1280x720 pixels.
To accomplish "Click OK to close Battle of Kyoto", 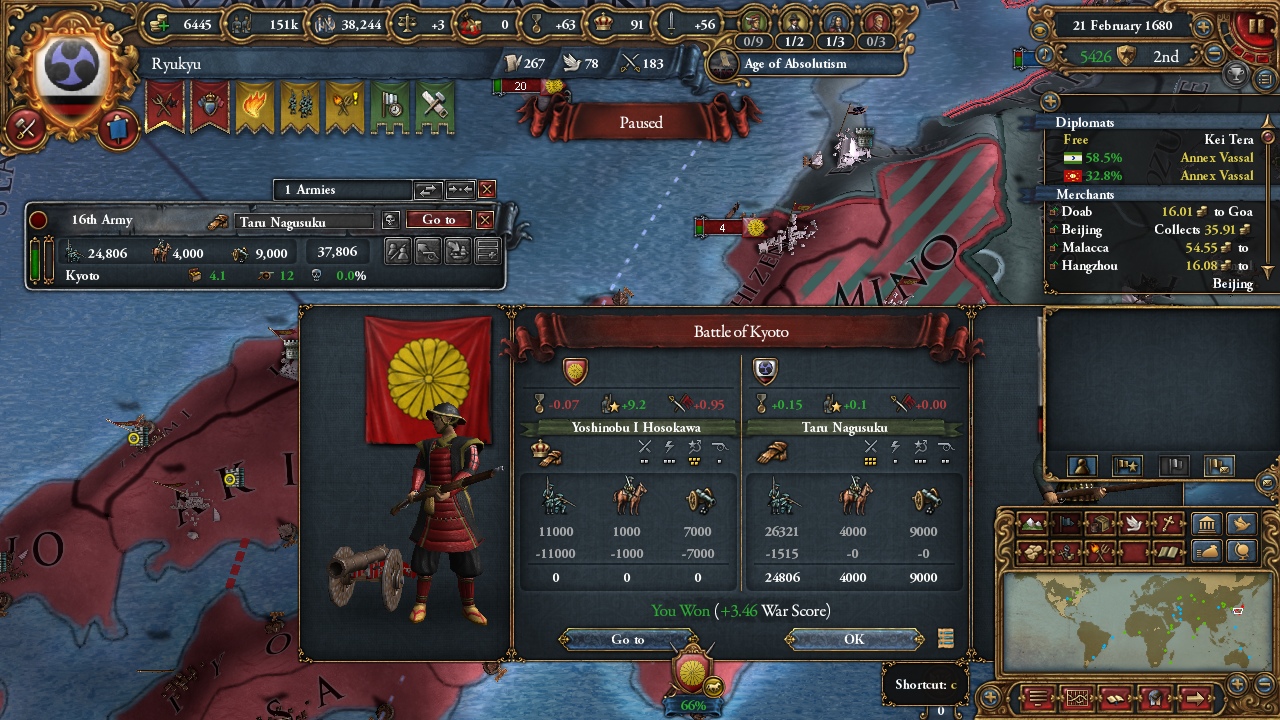I will click(x=852, y=639).
